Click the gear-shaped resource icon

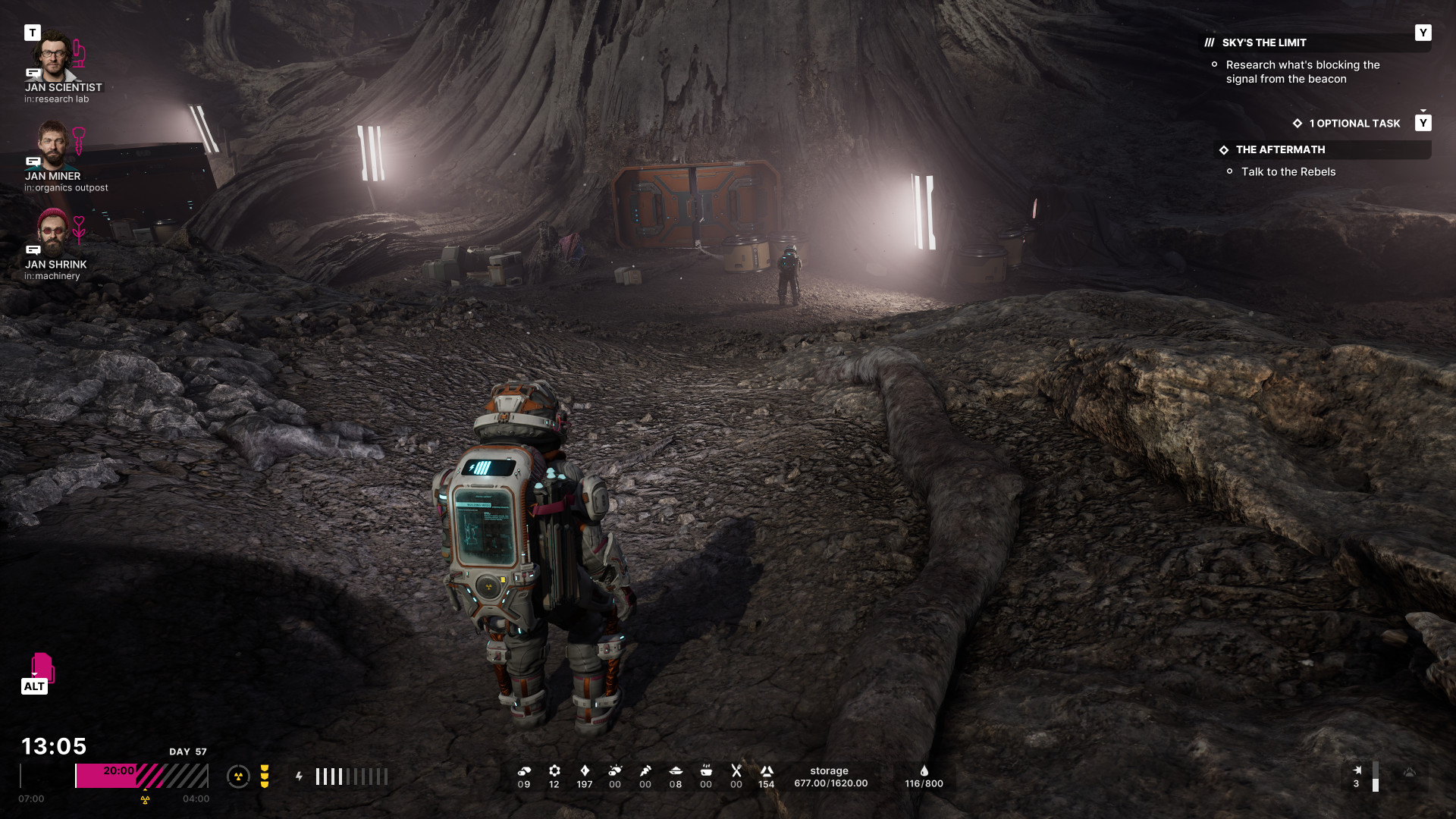(554, 771)
